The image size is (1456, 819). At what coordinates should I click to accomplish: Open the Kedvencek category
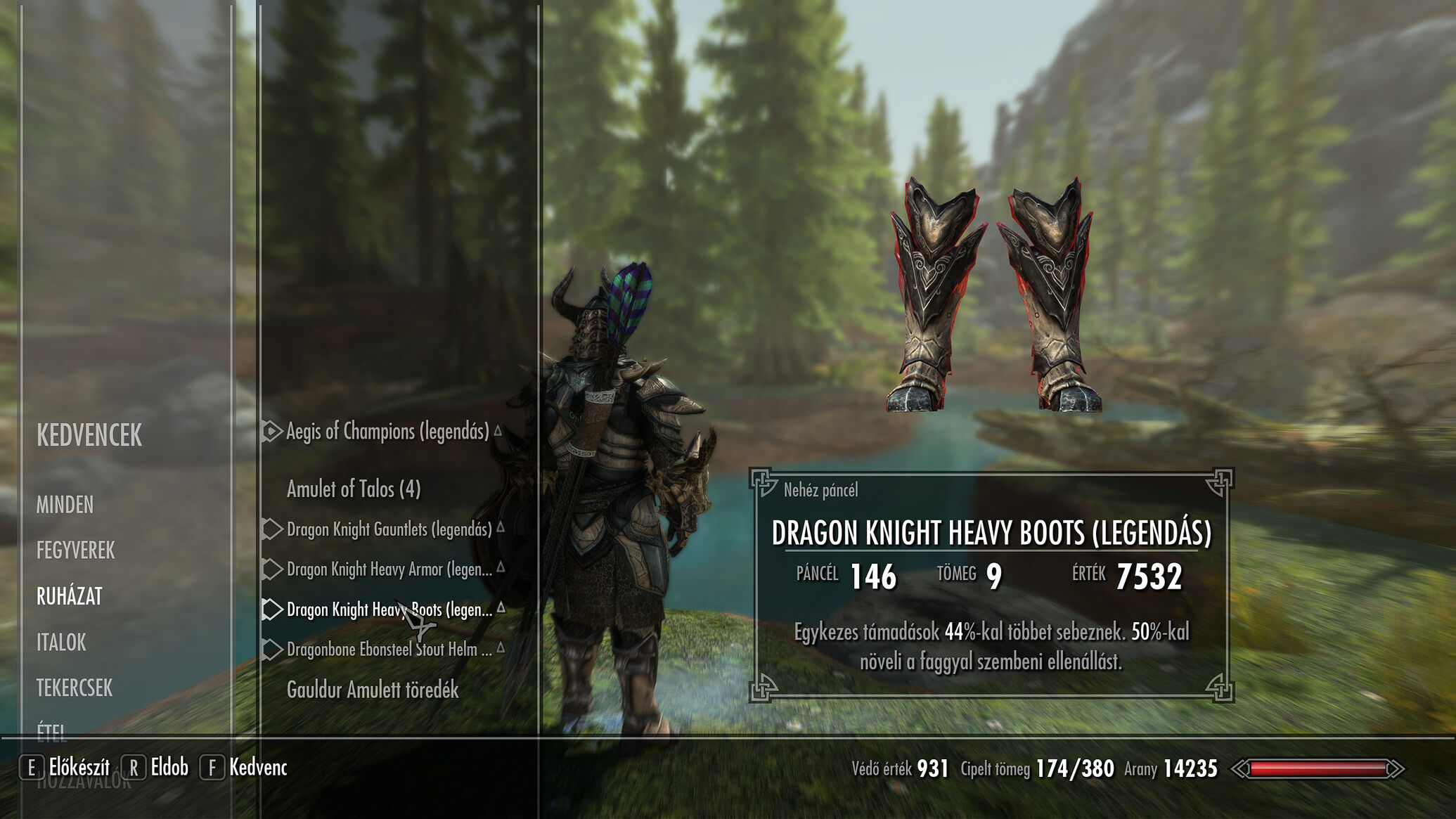coord(89,435)
